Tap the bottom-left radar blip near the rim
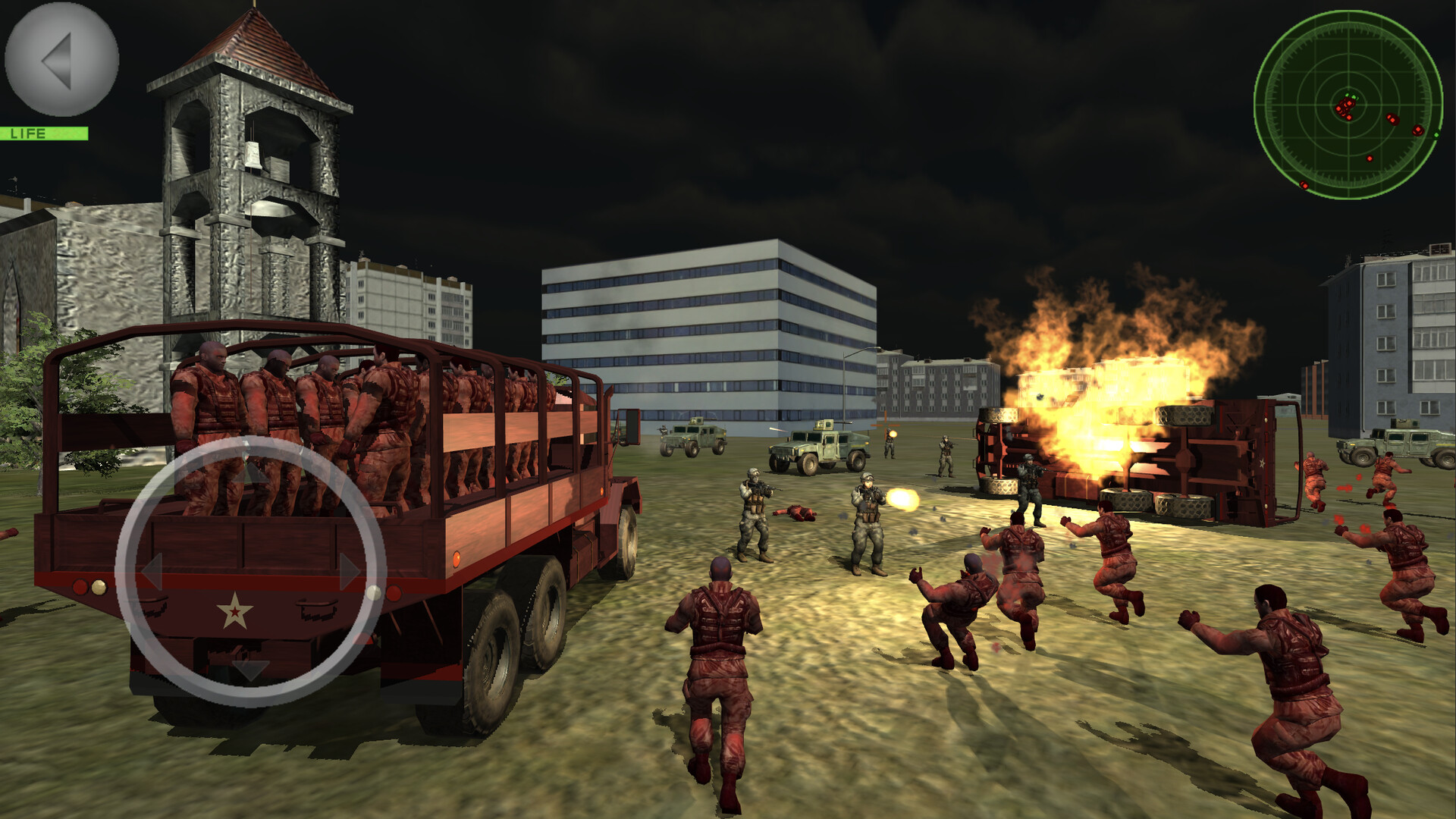 tap(1304, 185)
